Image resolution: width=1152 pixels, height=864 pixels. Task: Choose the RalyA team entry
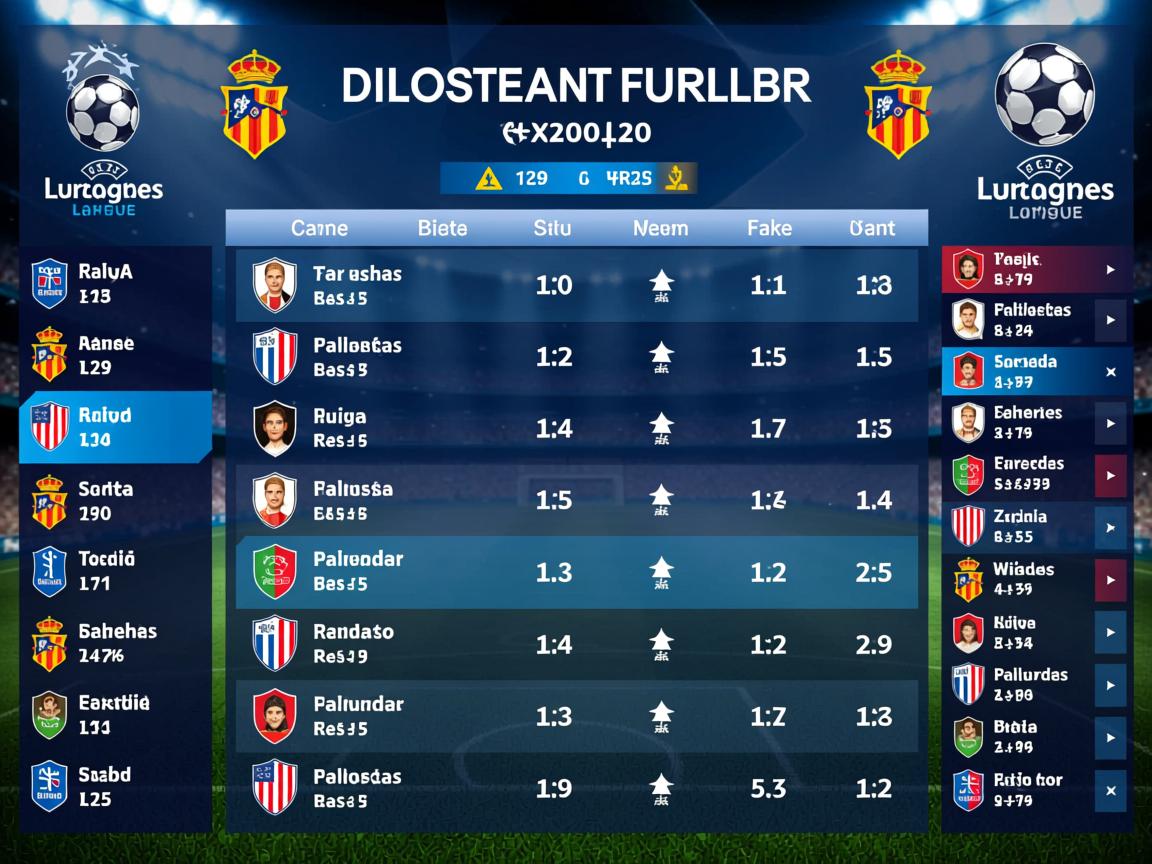[115, 283]
